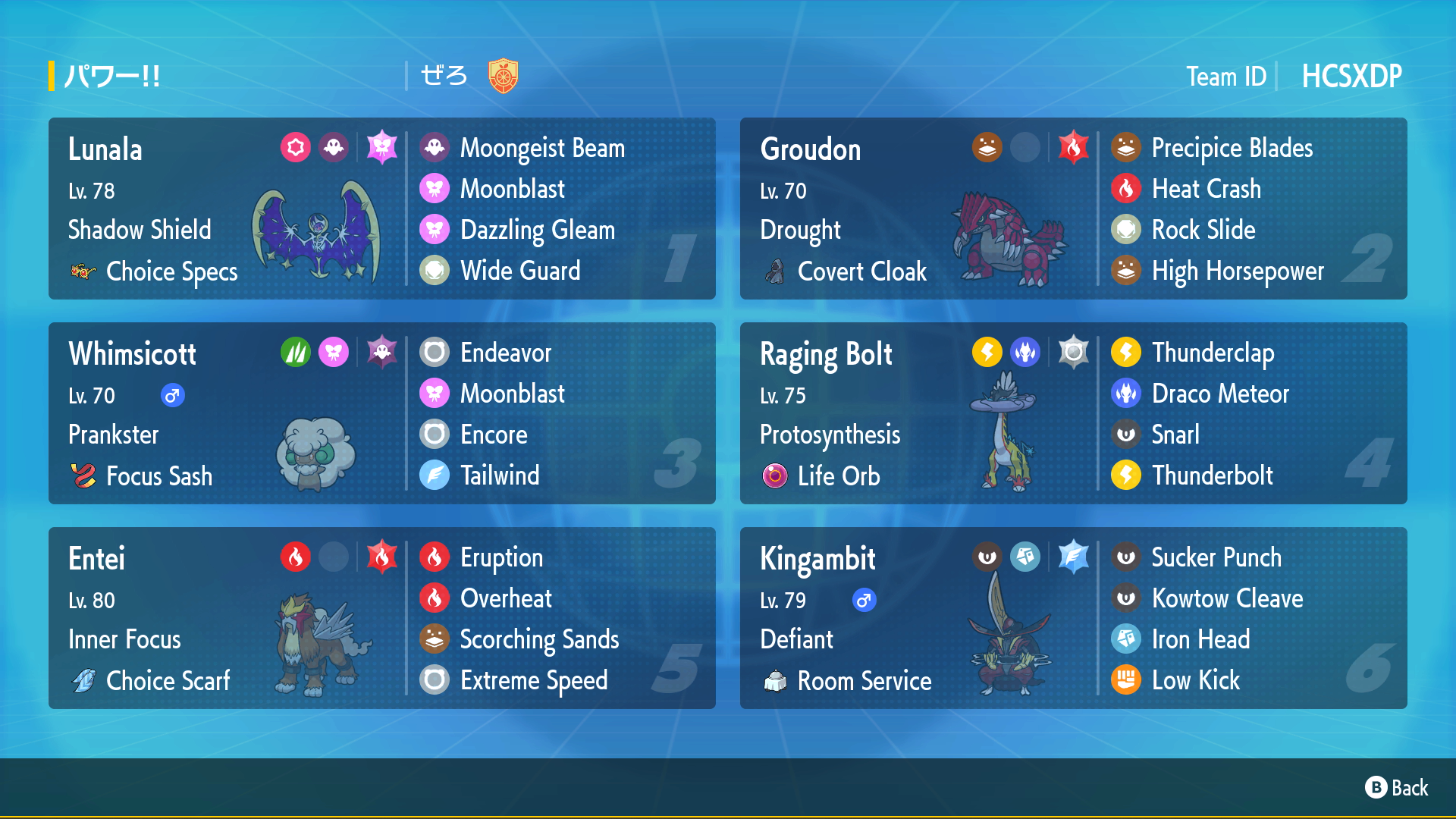Screen dimensions: 1456x819
Task: Select the Entei team card
Action: pyautogui.click(x=381, y=618)
